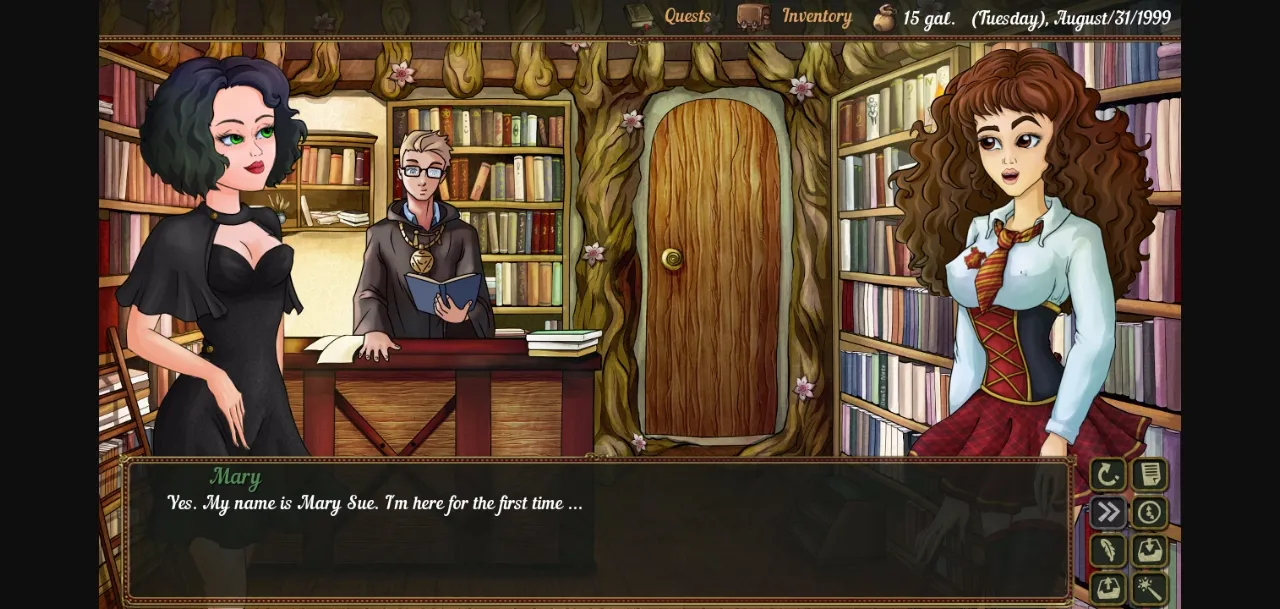The image size is (1280, 609).
Task: Click the feather quill icon
Action: coord(1108,550)
